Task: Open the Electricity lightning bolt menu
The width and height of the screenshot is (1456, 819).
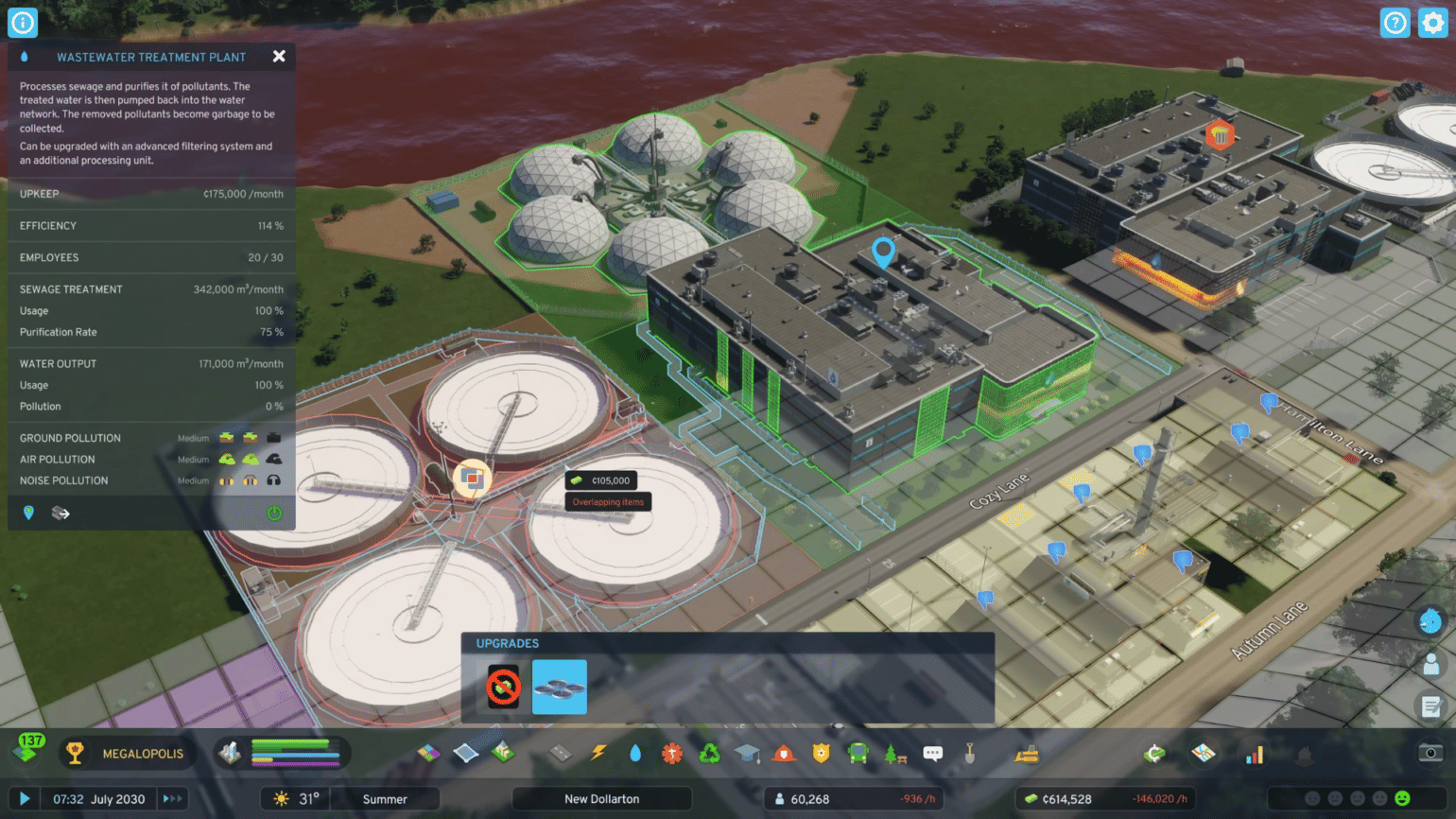Action: pos(598,753)
